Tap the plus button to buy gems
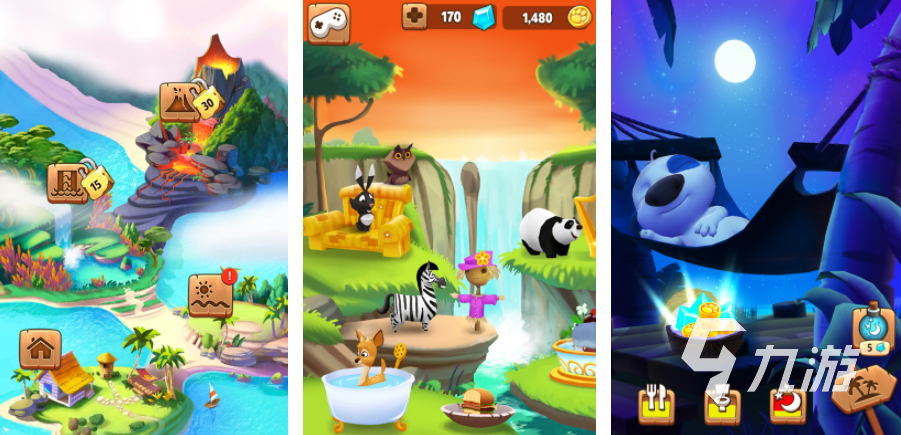Screen dimensions: 901x435 point(415,16)
